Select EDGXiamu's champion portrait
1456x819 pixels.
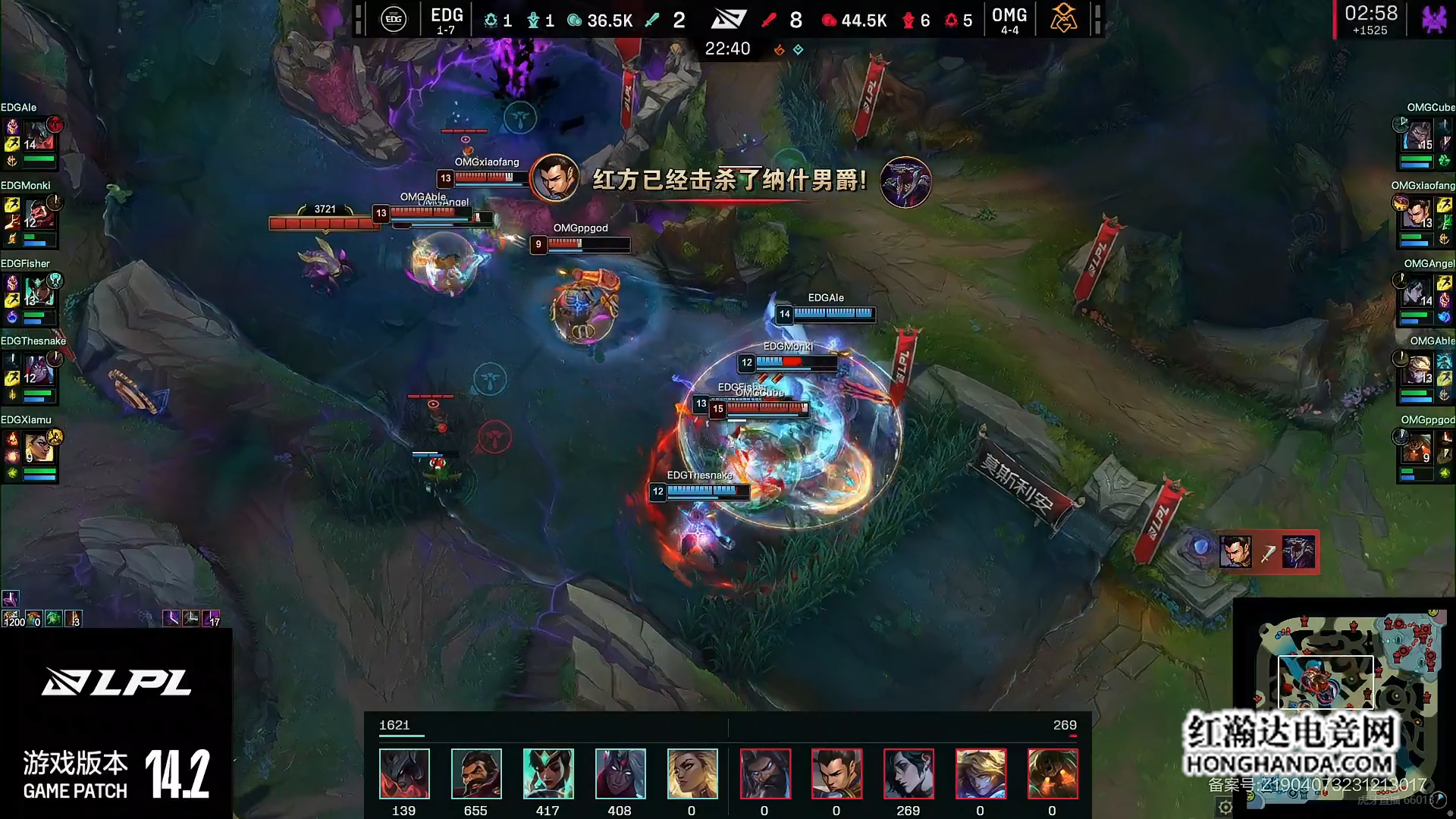point(38,447)
